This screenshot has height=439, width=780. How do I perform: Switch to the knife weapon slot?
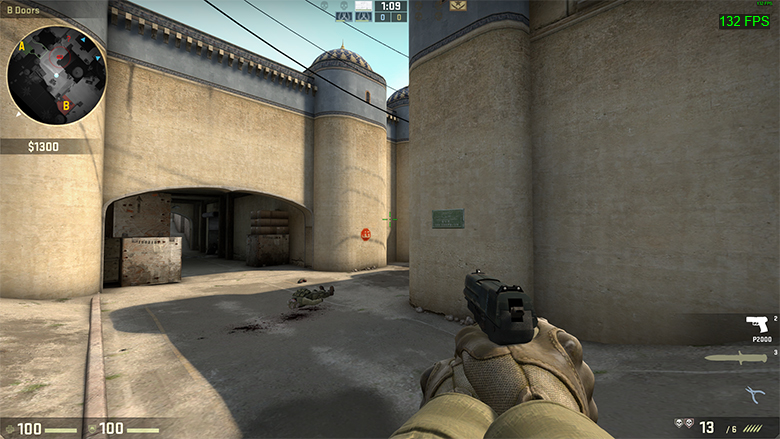click(736, 357)
